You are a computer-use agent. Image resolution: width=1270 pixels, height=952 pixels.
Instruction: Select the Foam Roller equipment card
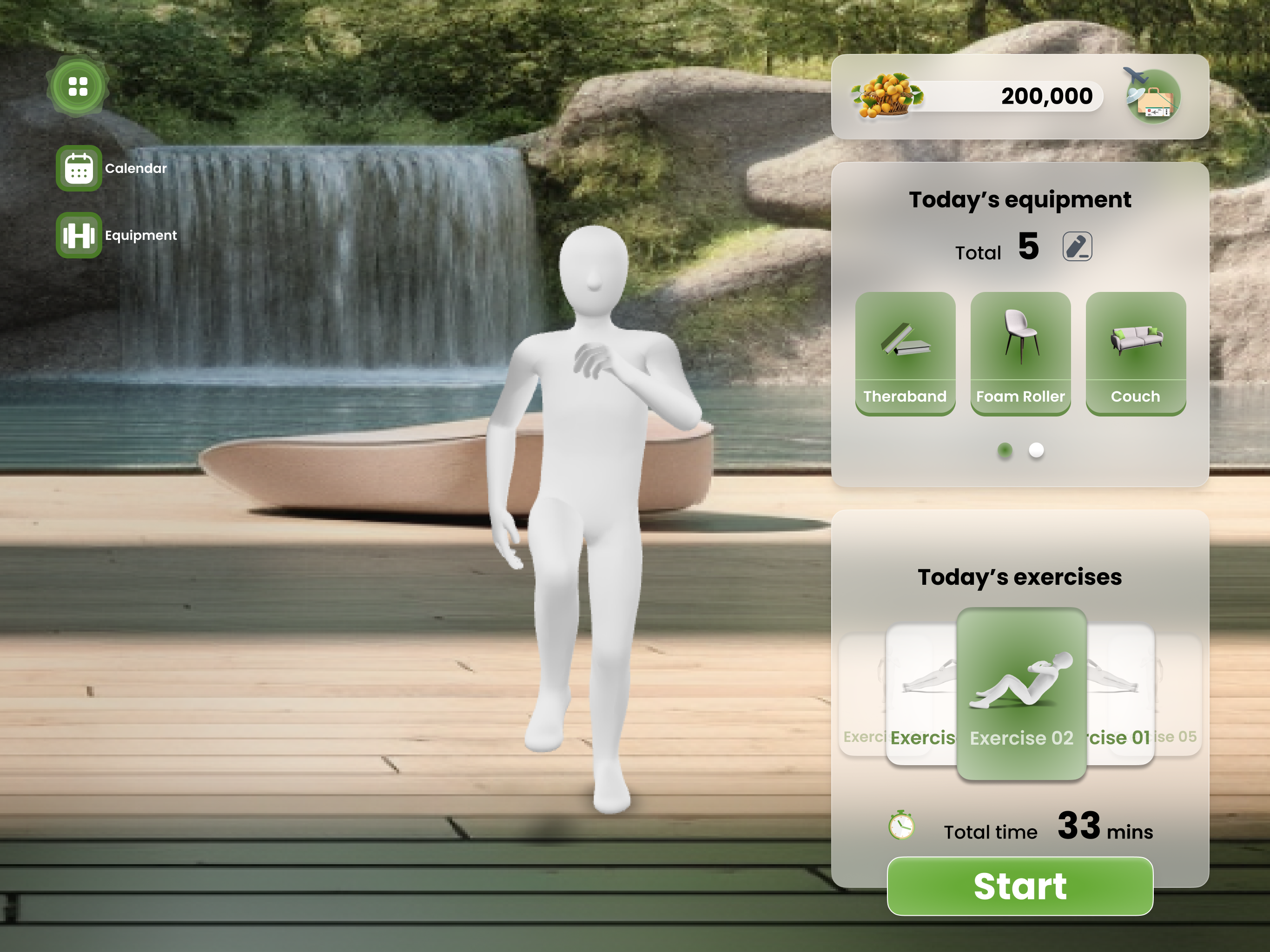point(1020,353)
